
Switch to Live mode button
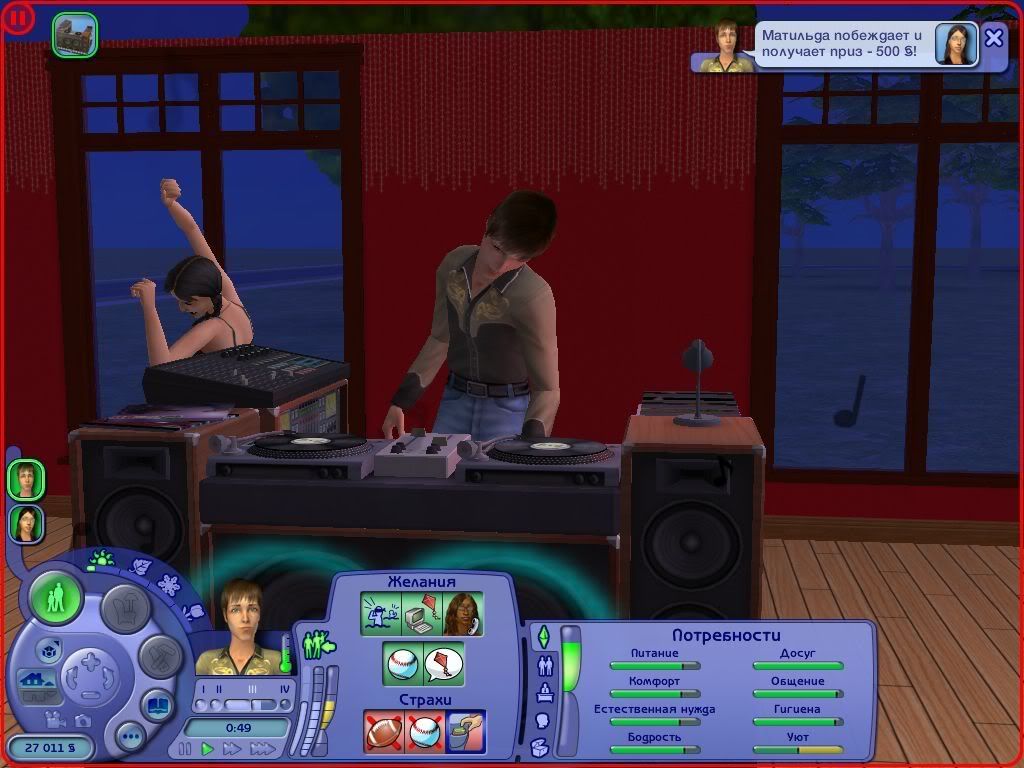click(x=56, y=599)
